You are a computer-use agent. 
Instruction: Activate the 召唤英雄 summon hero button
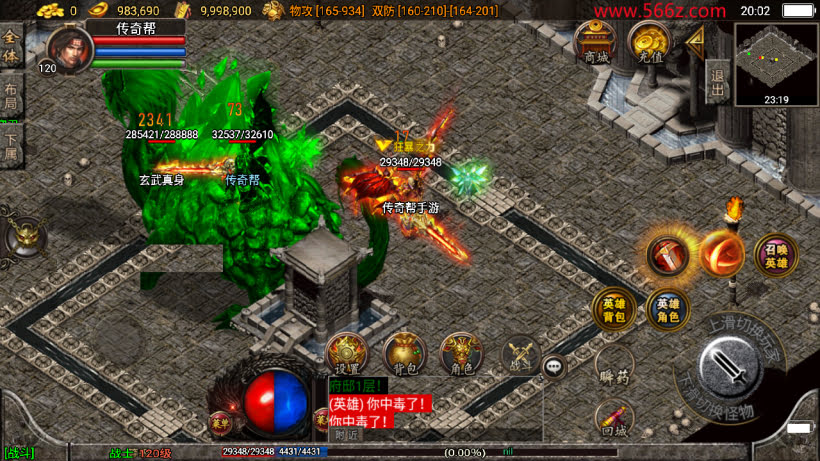(776, 254)
